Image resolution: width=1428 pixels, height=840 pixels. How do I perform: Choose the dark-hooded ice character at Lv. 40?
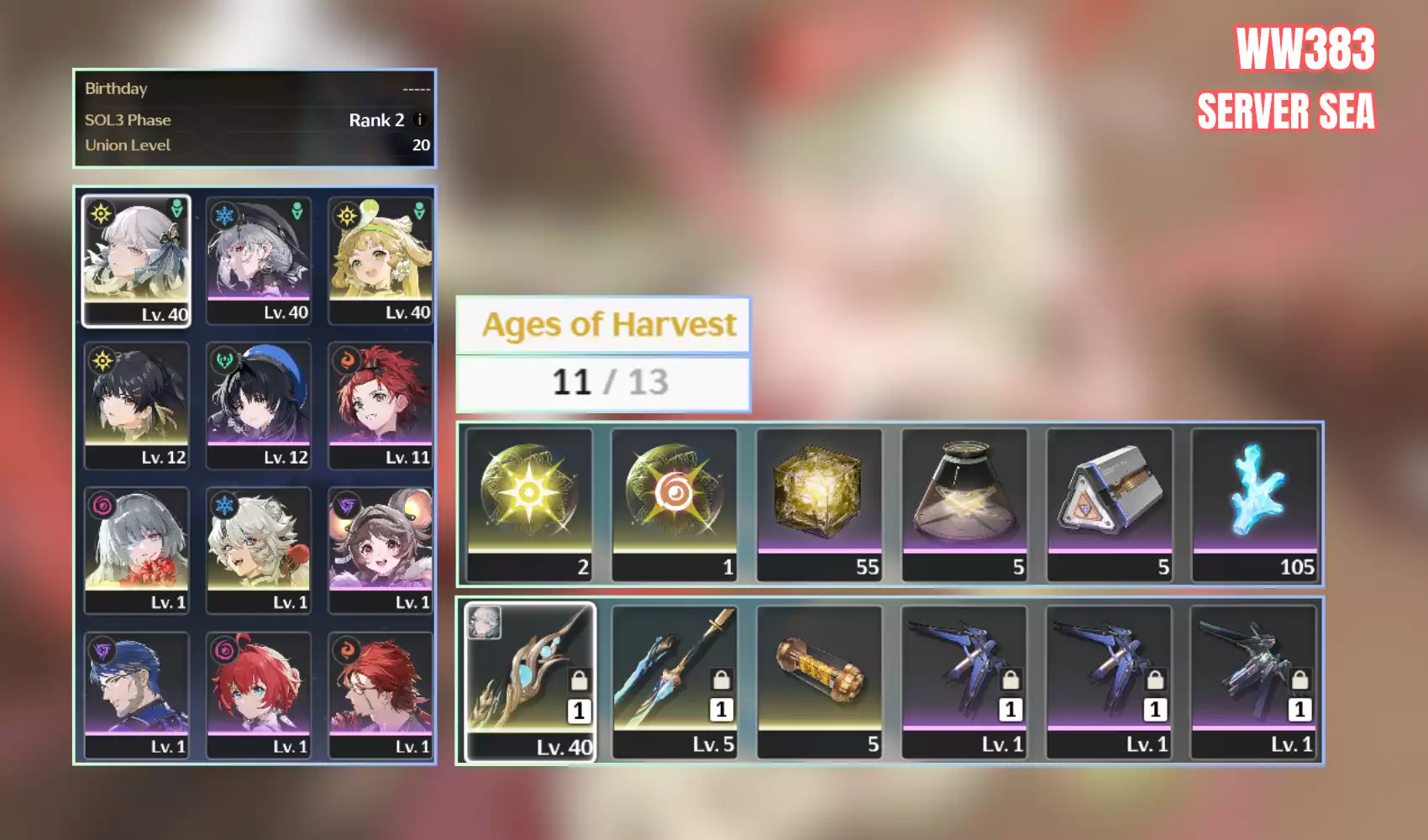tap(259, 260)
